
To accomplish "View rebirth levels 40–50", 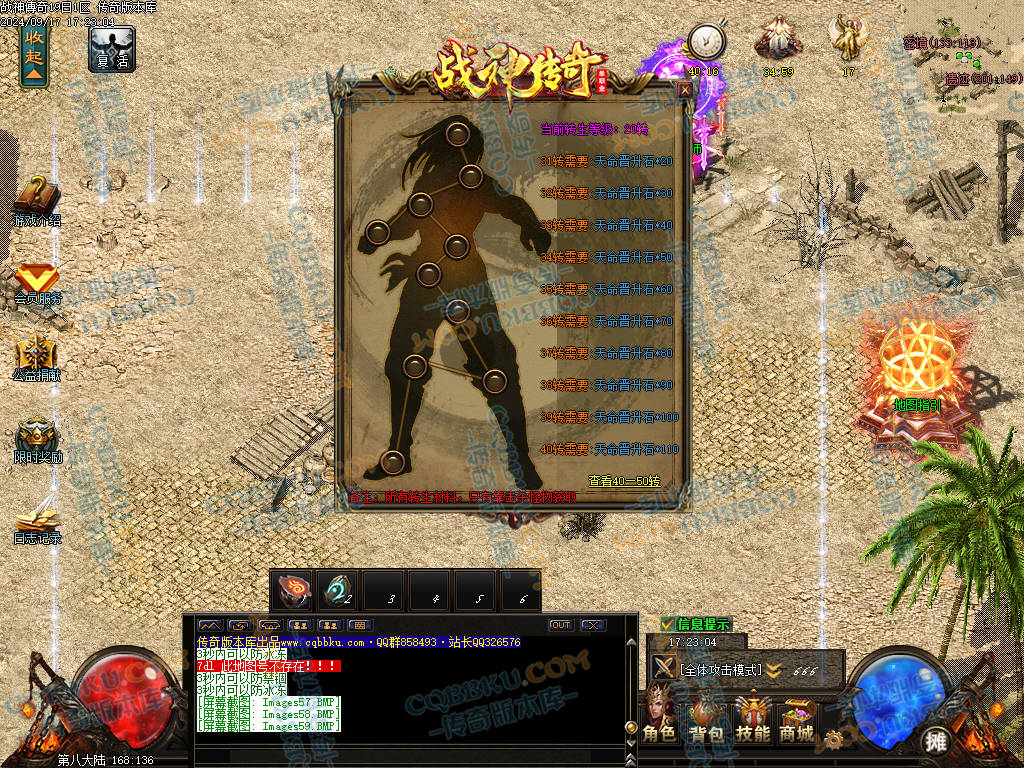I will pos(623,480).
